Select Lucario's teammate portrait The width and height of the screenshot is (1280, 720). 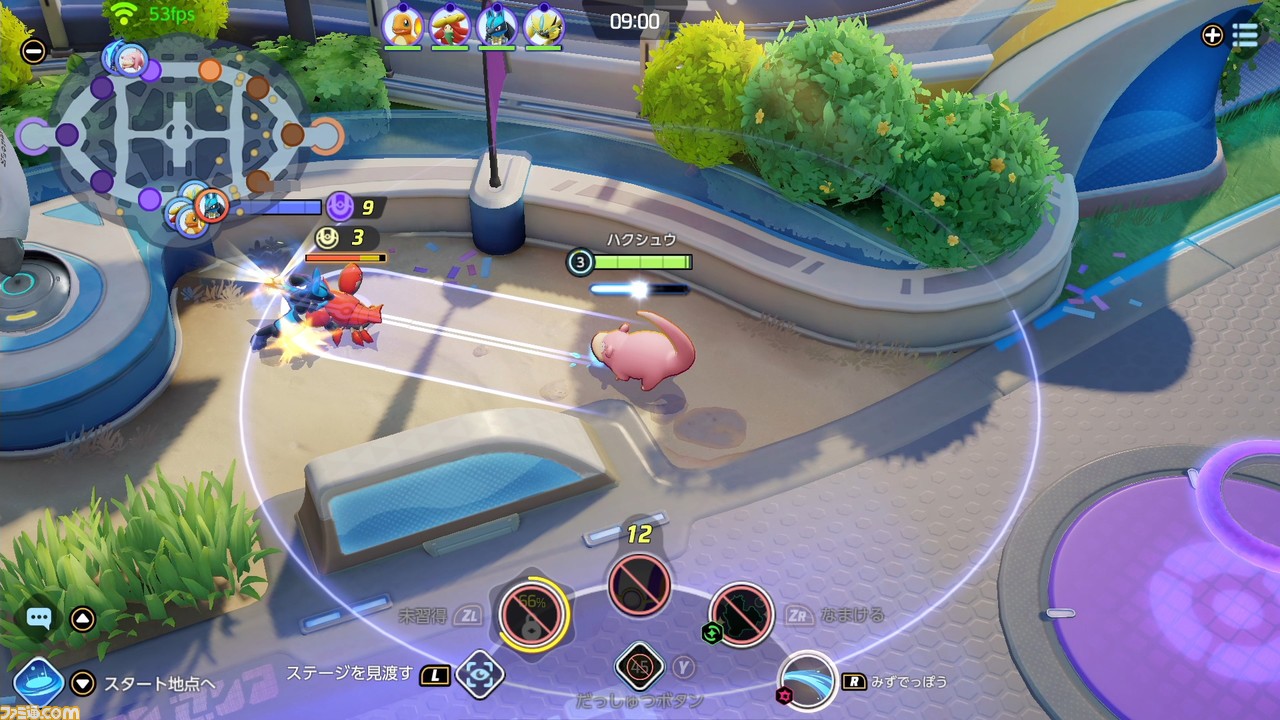496,25
